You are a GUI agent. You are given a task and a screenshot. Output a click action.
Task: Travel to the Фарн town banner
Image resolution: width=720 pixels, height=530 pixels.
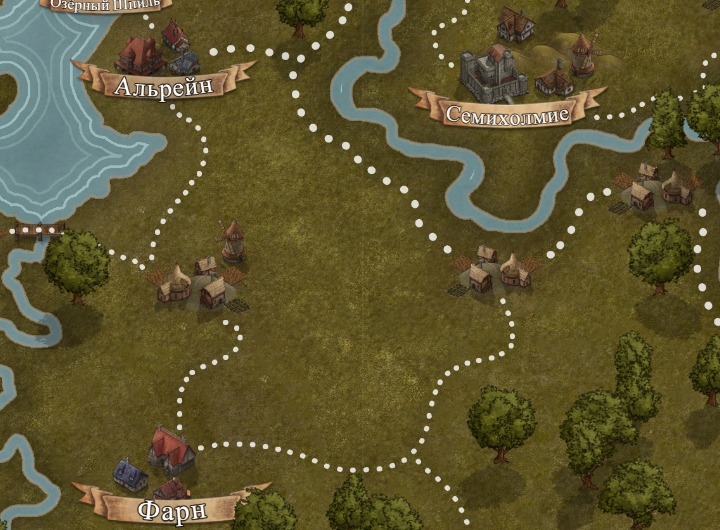(171, 510)
